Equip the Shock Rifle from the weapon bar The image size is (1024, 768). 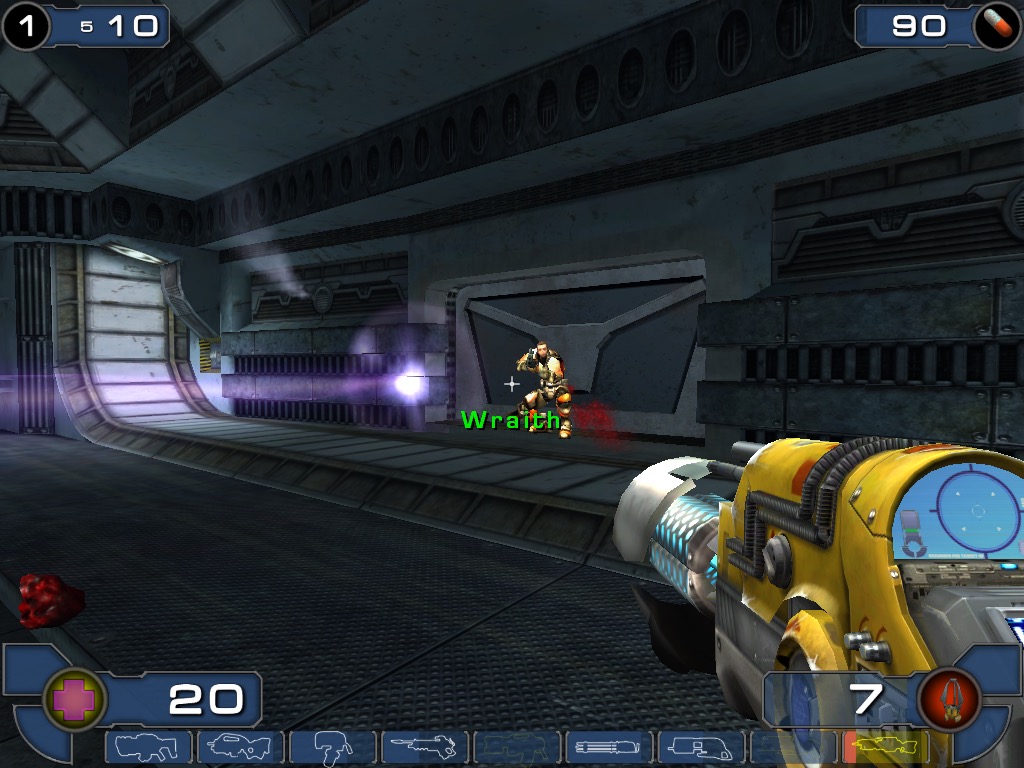(423, 747)
